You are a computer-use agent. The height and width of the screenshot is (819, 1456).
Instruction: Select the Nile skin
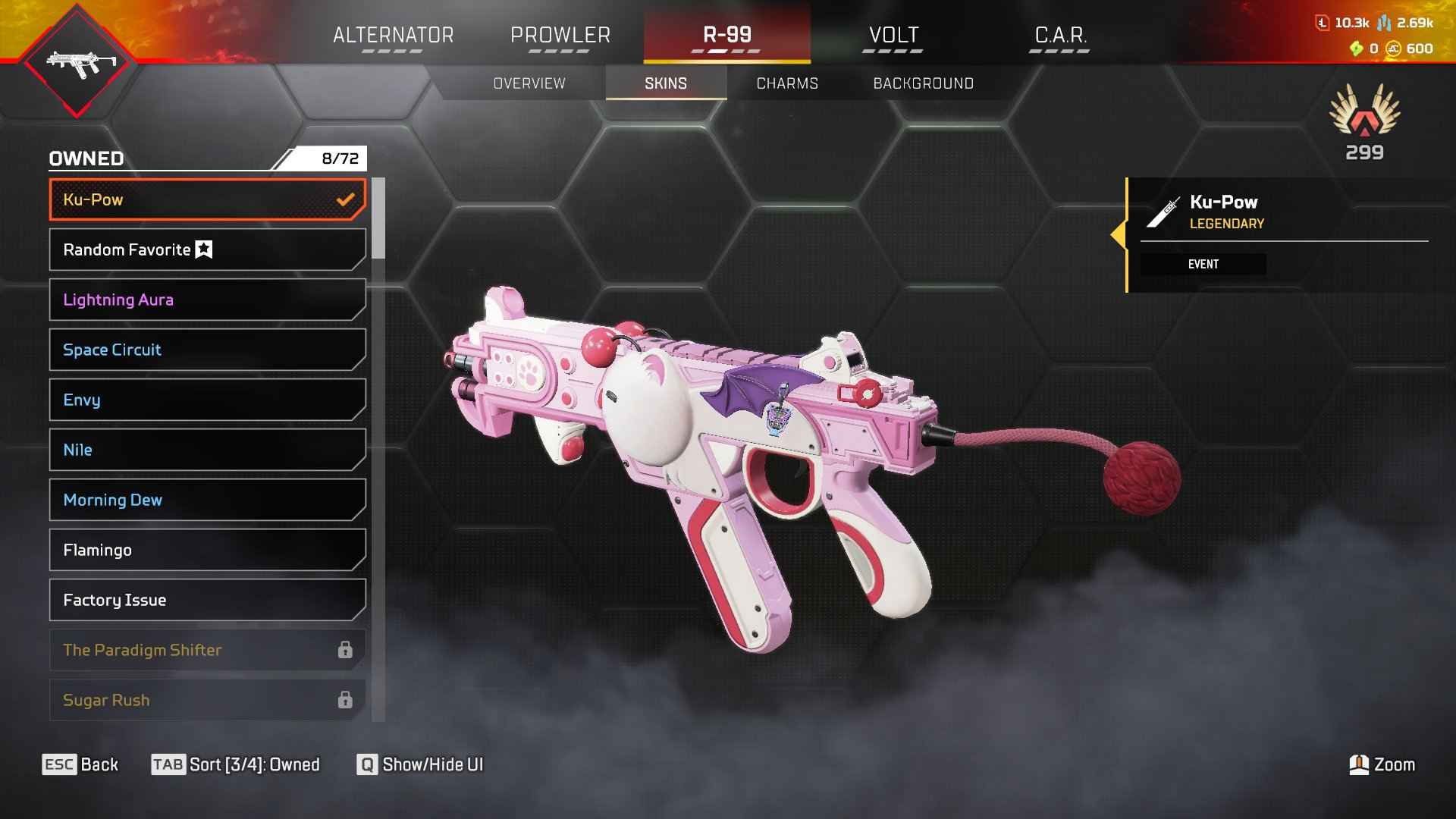207,450
